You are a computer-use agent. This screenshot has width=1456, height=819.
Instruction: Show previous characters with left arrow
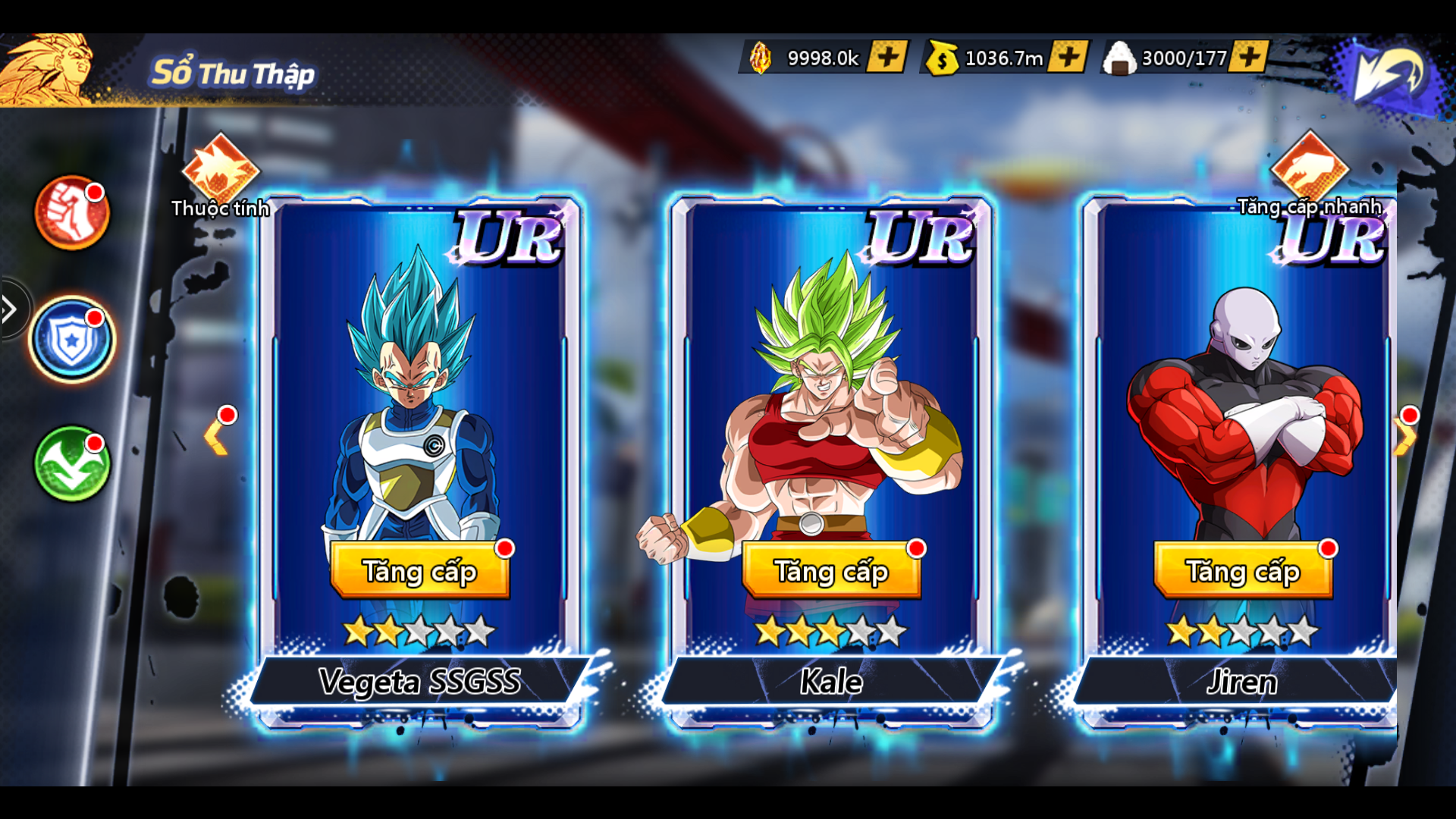coord(216,438)
